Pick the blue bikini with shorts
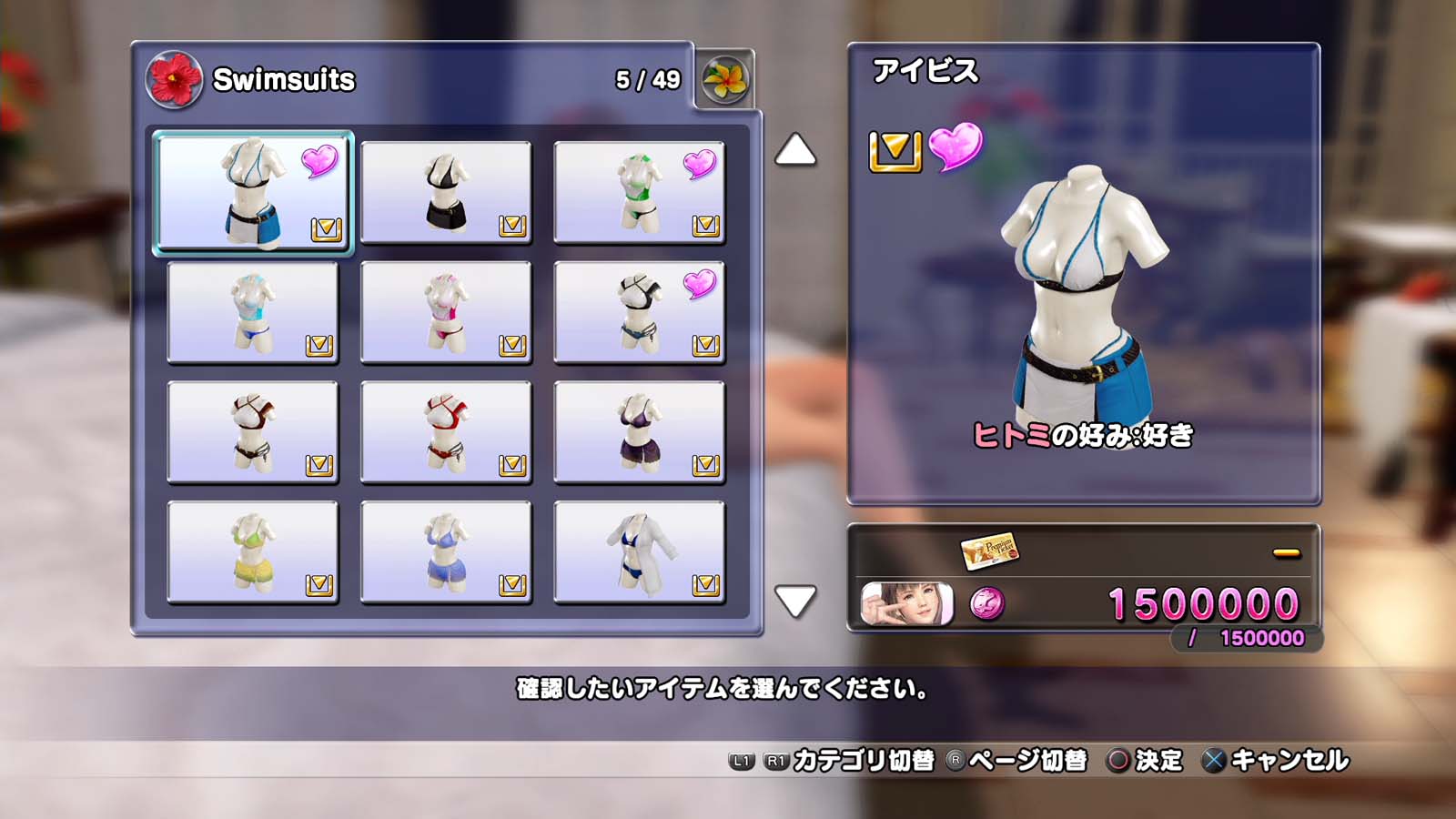Image resolution: width=1456 pixels, height=819 pixels. click(446, 552)
